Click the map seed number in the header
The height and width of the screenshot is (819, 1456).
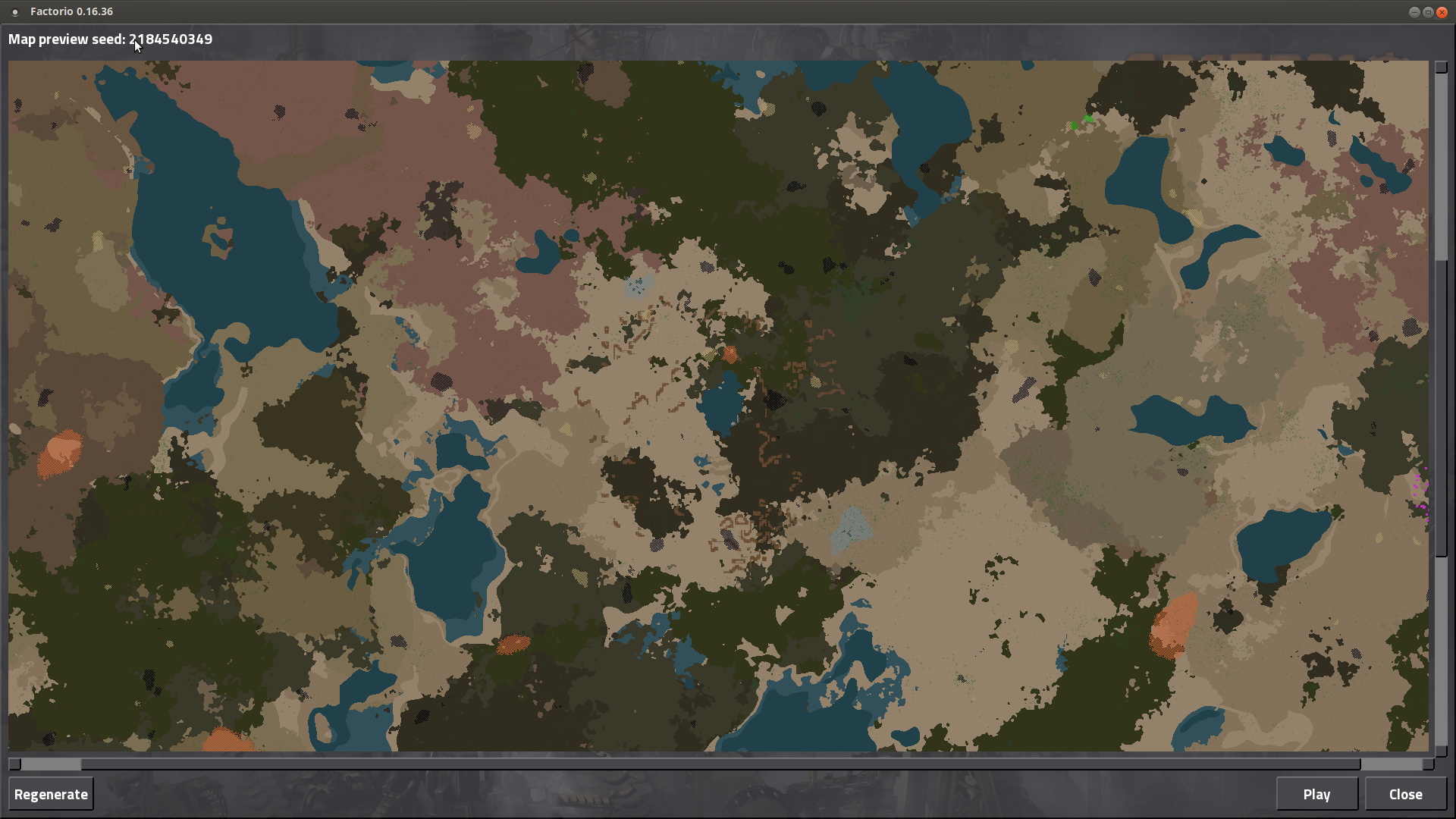171,39
